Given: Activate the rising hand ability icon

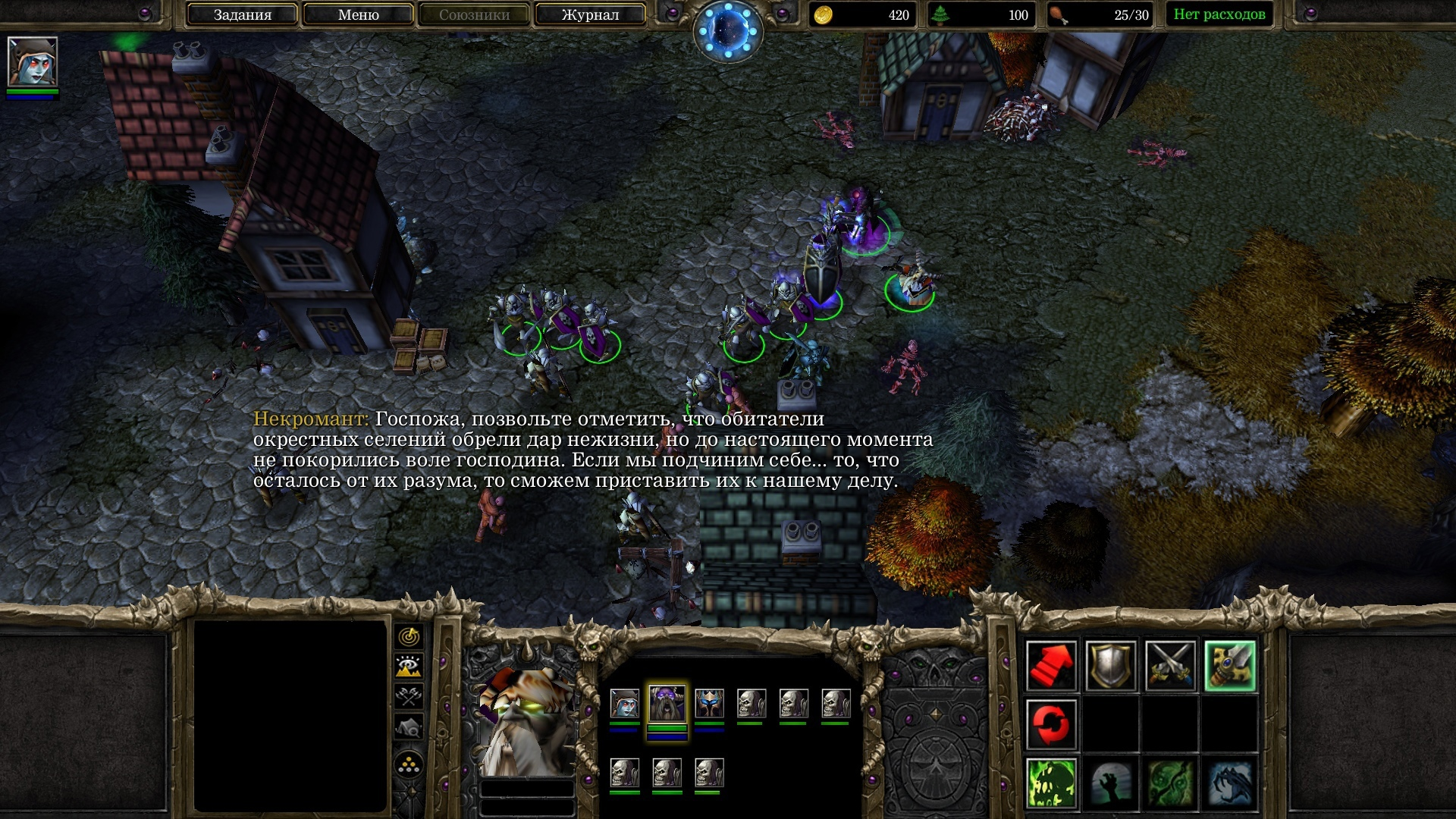Looking at the screenshot, I should pyautogui.click(x=1111, y=783).
